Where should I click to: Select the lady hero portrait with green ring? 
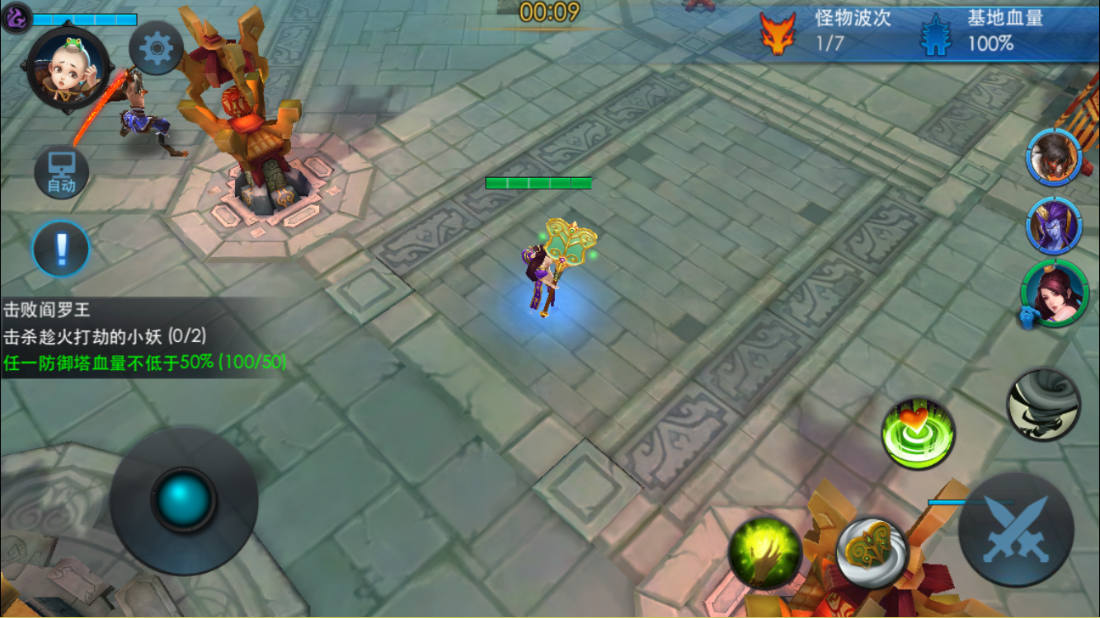click(1054, 293)
